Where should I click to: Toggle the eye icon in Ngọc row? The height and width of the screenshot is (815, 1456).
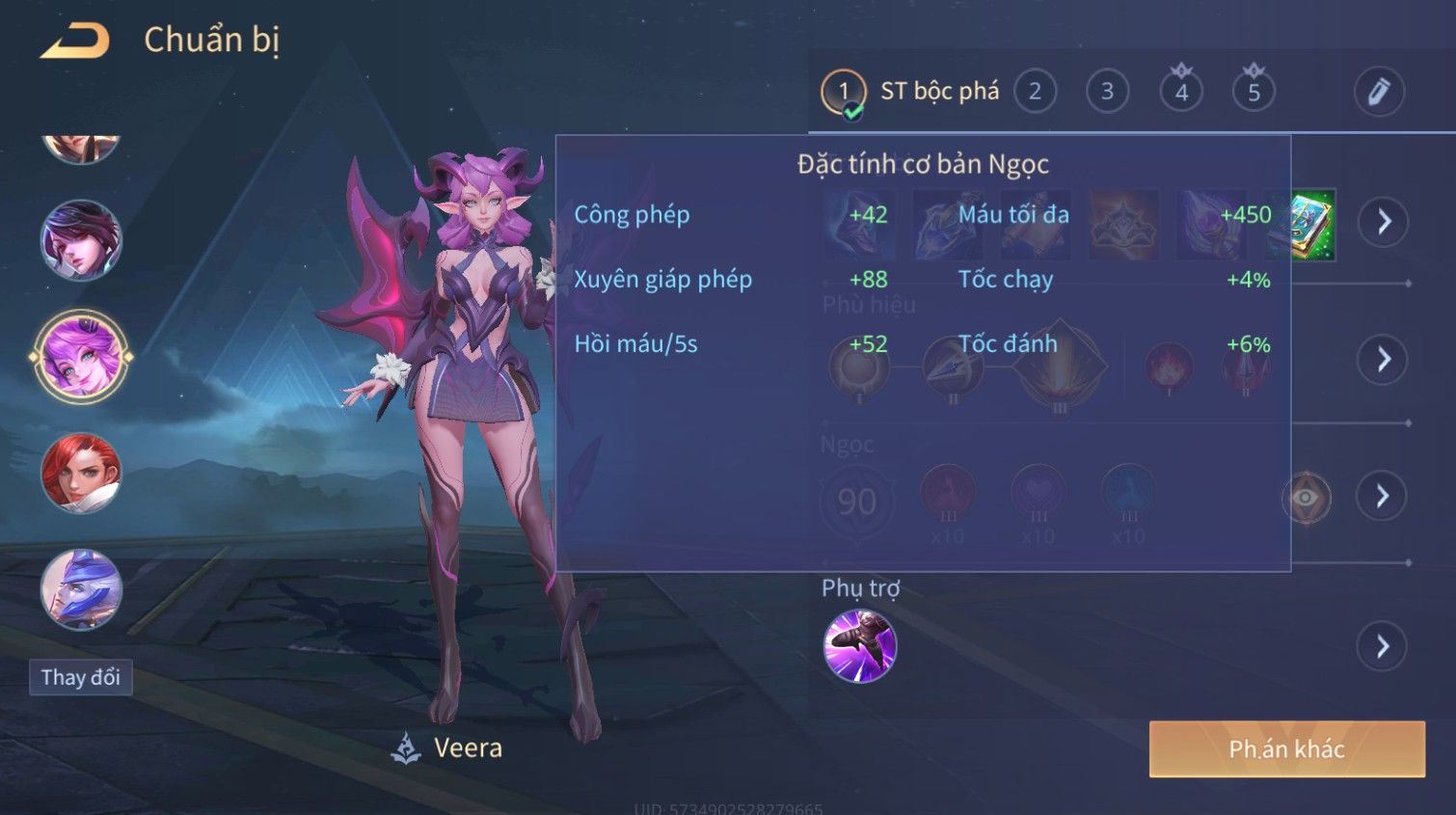(x=1306, y=498)
